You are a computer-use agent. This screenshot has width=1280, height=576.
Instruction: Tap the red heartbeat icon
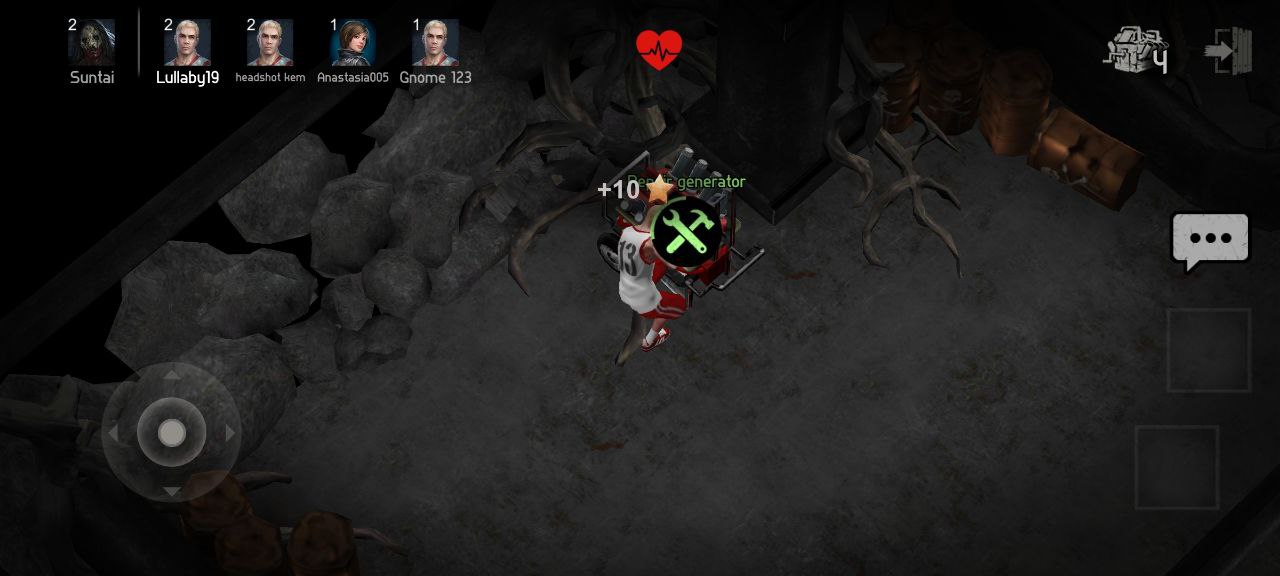point(659,48)
